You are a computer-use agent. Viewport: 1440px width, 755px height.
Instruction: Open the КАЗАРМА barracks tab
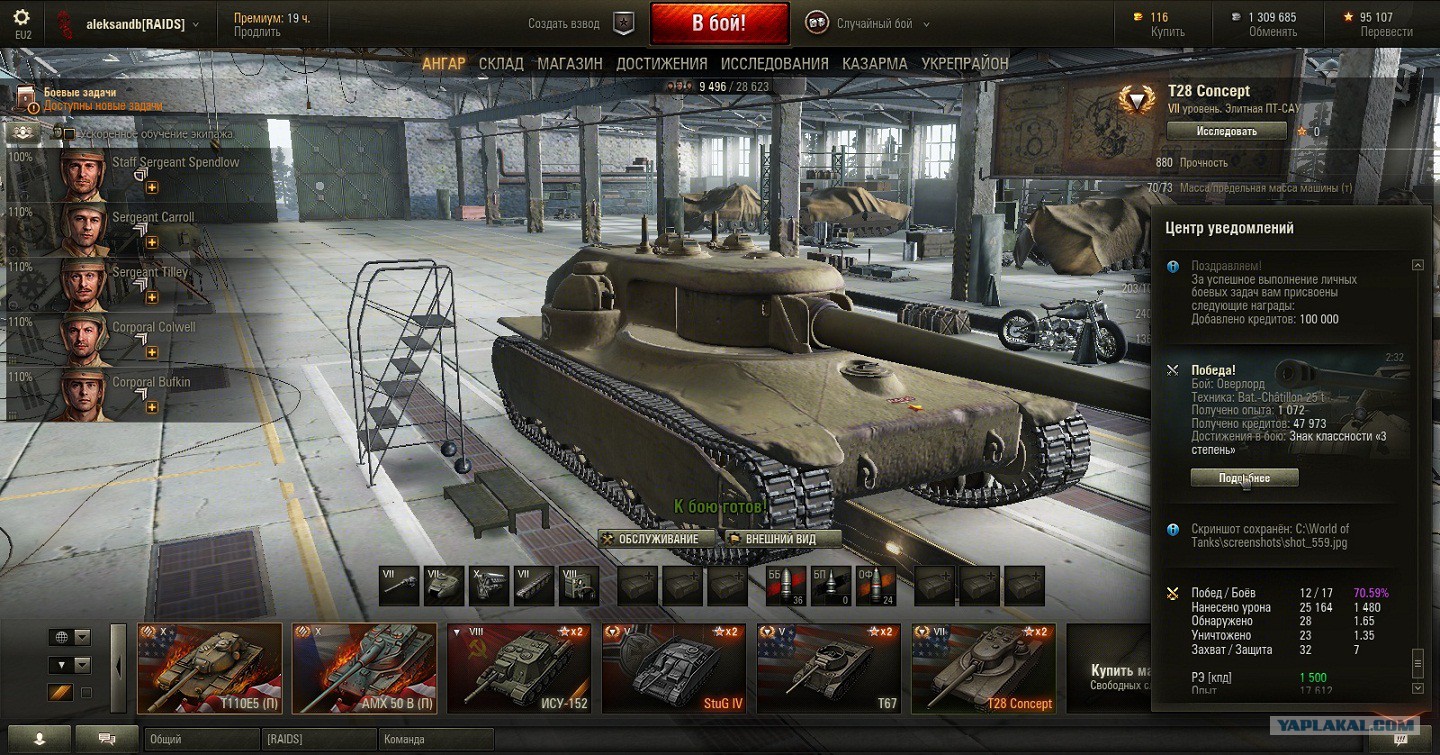875,63
